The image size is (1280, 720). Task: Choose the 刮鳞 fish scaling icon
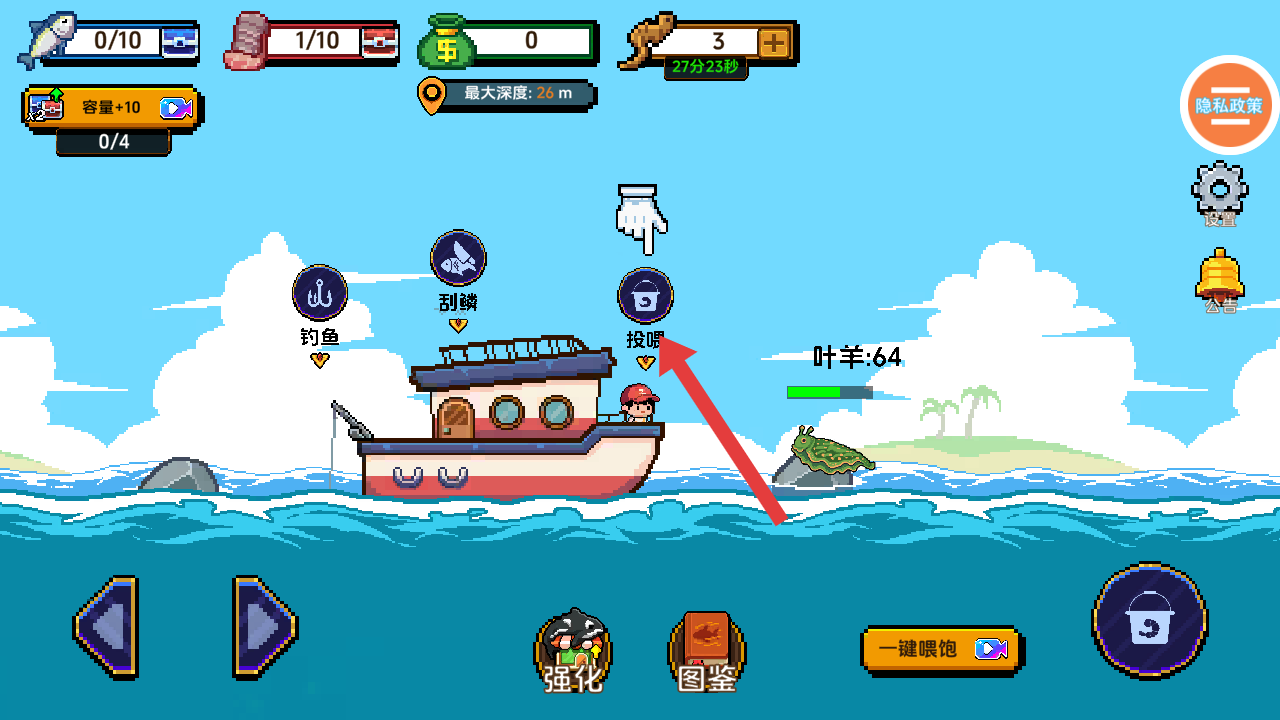pos(458,258)
